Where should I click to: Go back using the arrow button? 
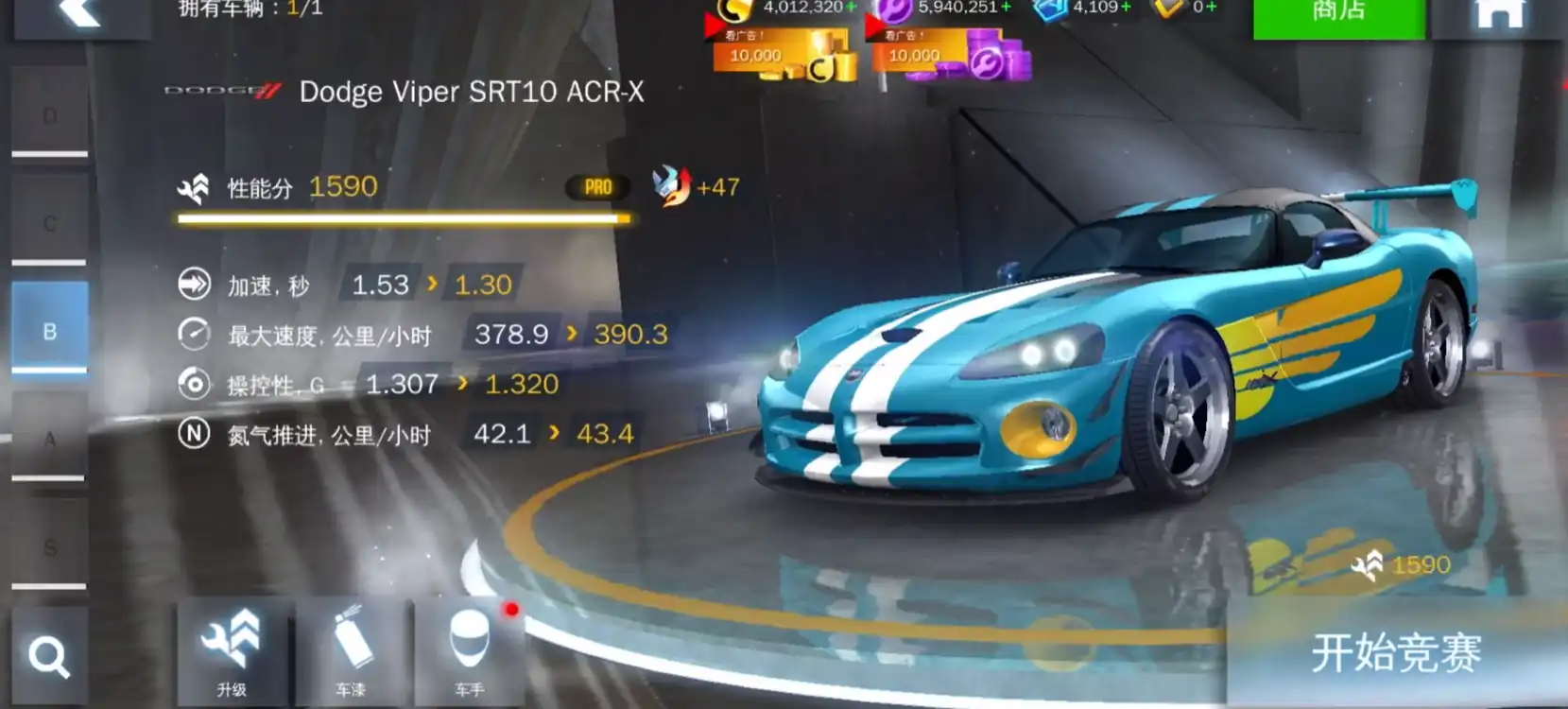(80, 13)
